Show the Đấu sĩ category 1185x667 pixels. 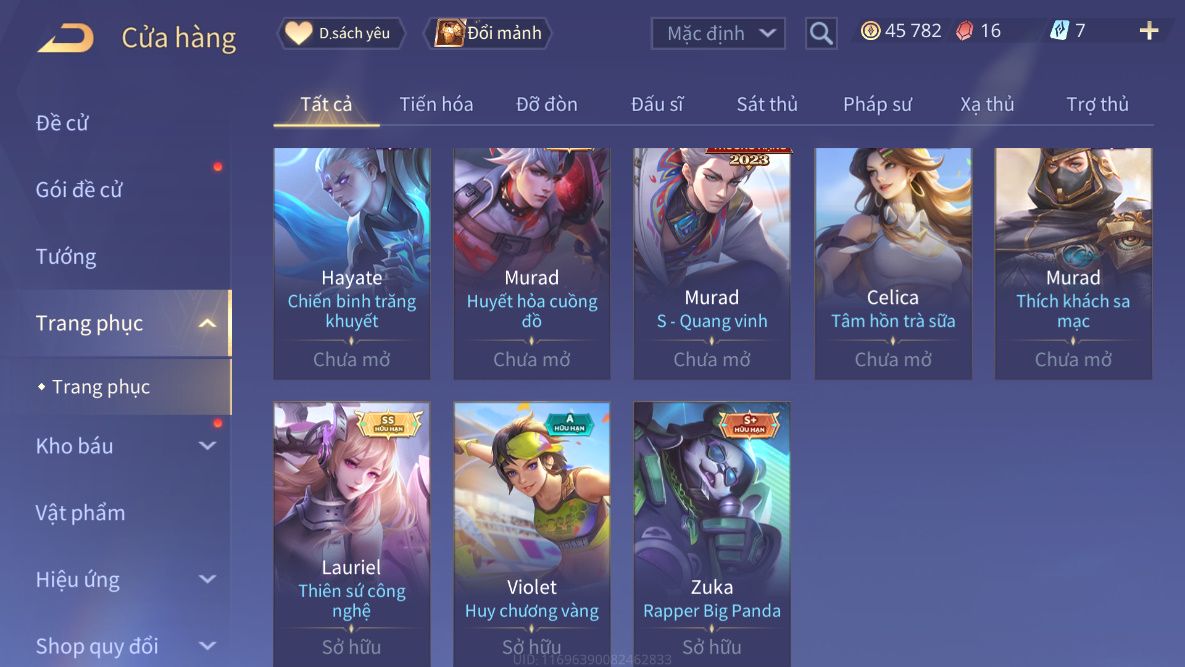[x=656, y=104]
